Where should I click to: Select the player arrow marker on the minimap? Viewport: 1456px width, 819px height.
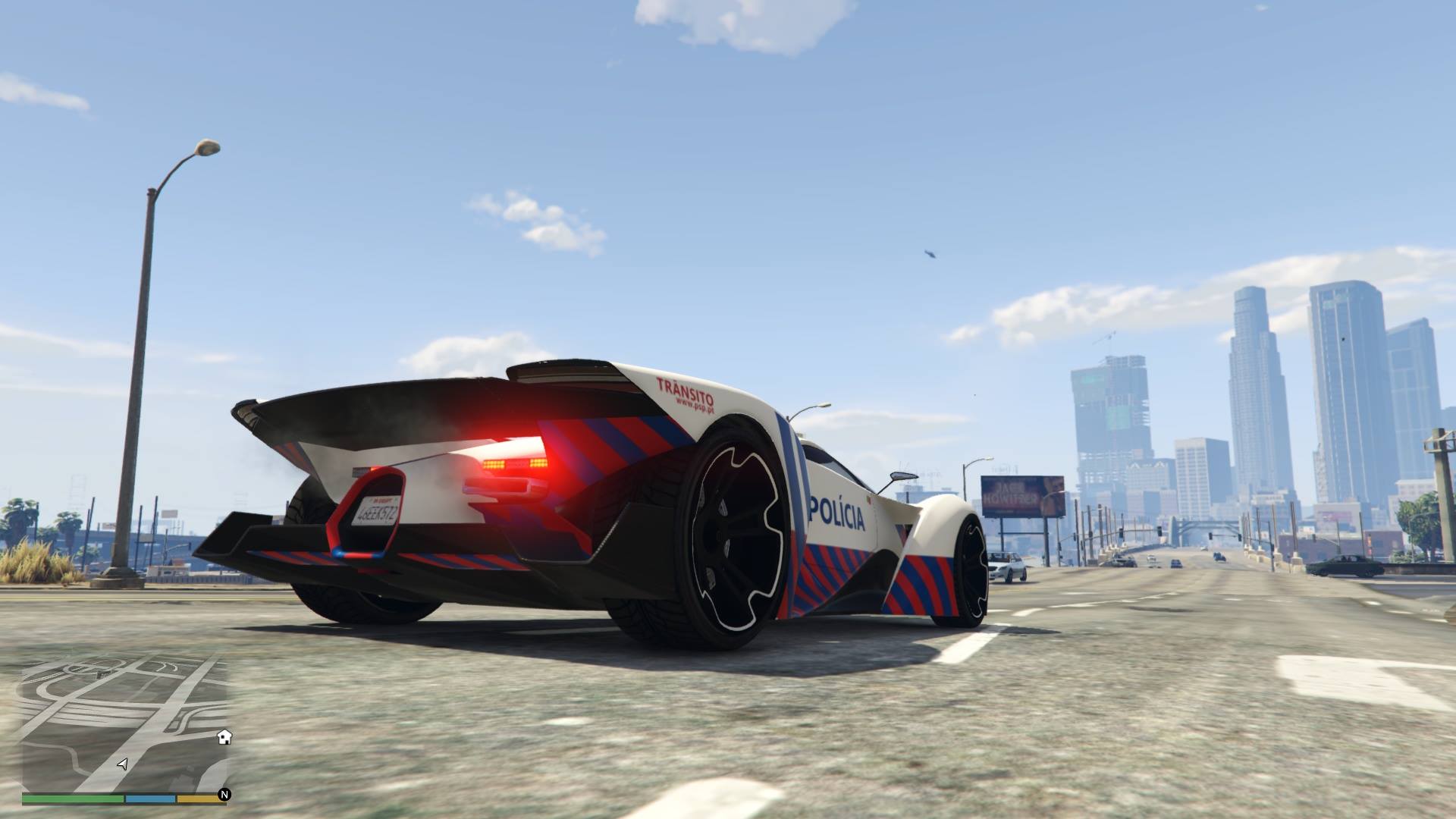122,764
